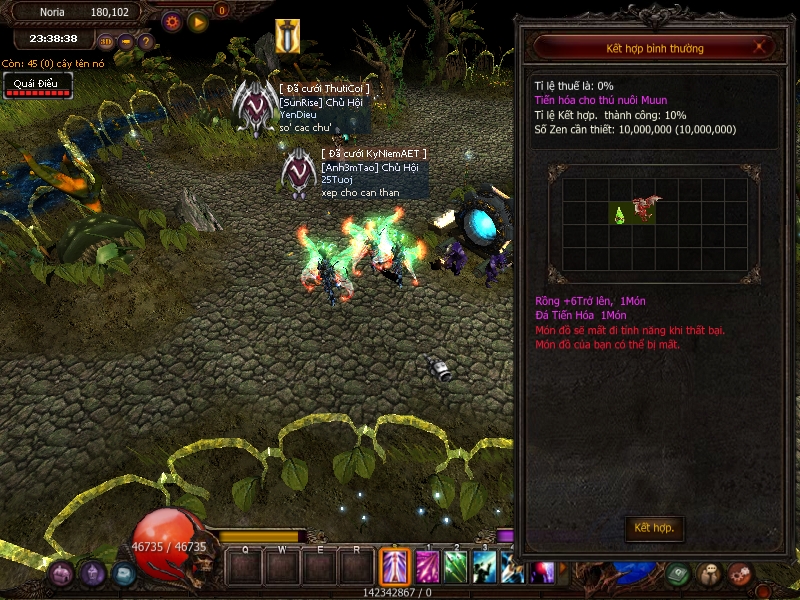Click the sword buff icon
The width and height of the screenshot is (800, 600).
pos(288,36)
